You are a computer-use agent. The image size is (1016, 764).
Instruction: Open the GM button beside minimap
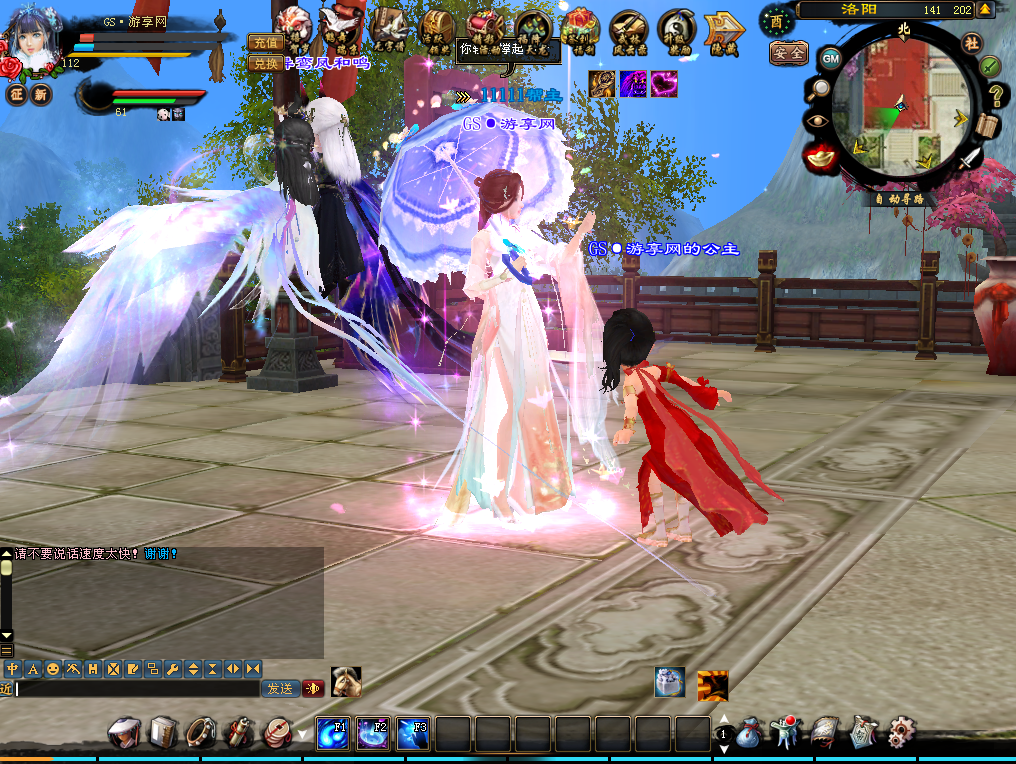coord(830,58)
